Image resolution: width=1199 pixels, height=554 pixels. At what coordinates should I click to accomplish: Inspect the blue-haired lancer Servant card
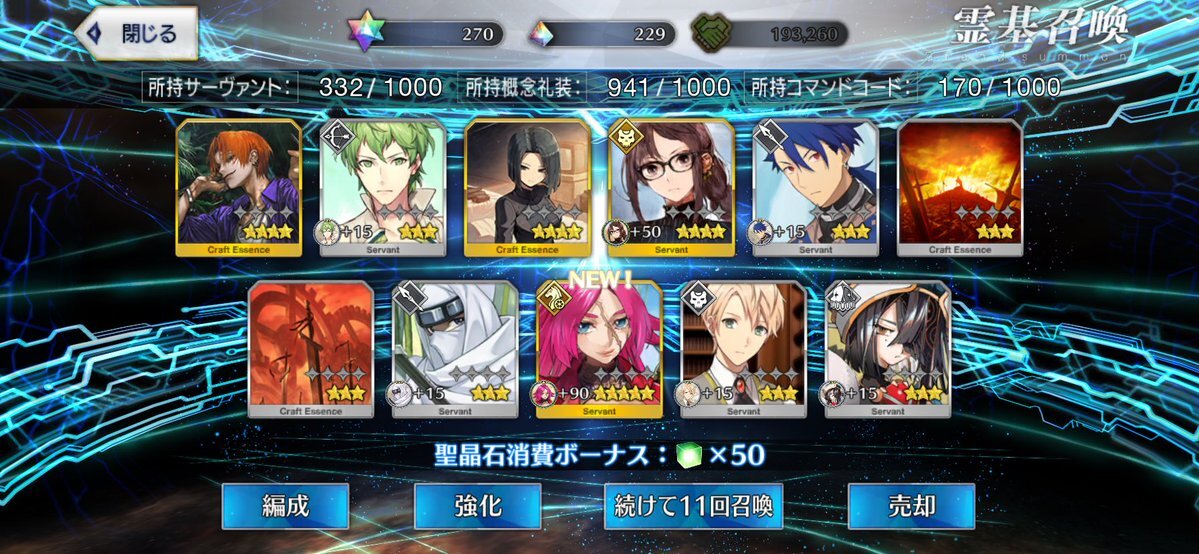816,187
